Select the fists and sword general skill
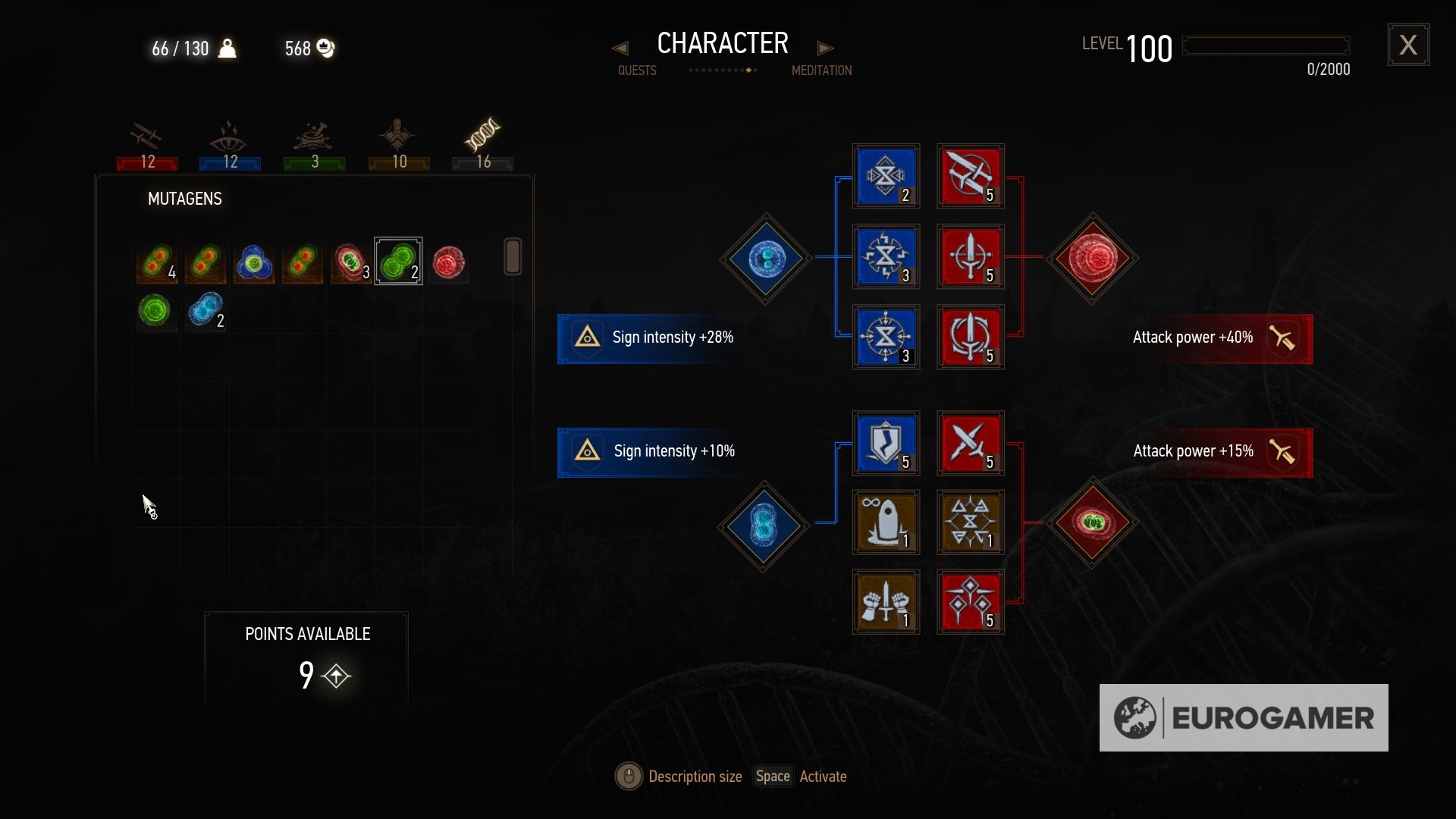The width and height of the screenshot is (1456, 819). [886, 602]
